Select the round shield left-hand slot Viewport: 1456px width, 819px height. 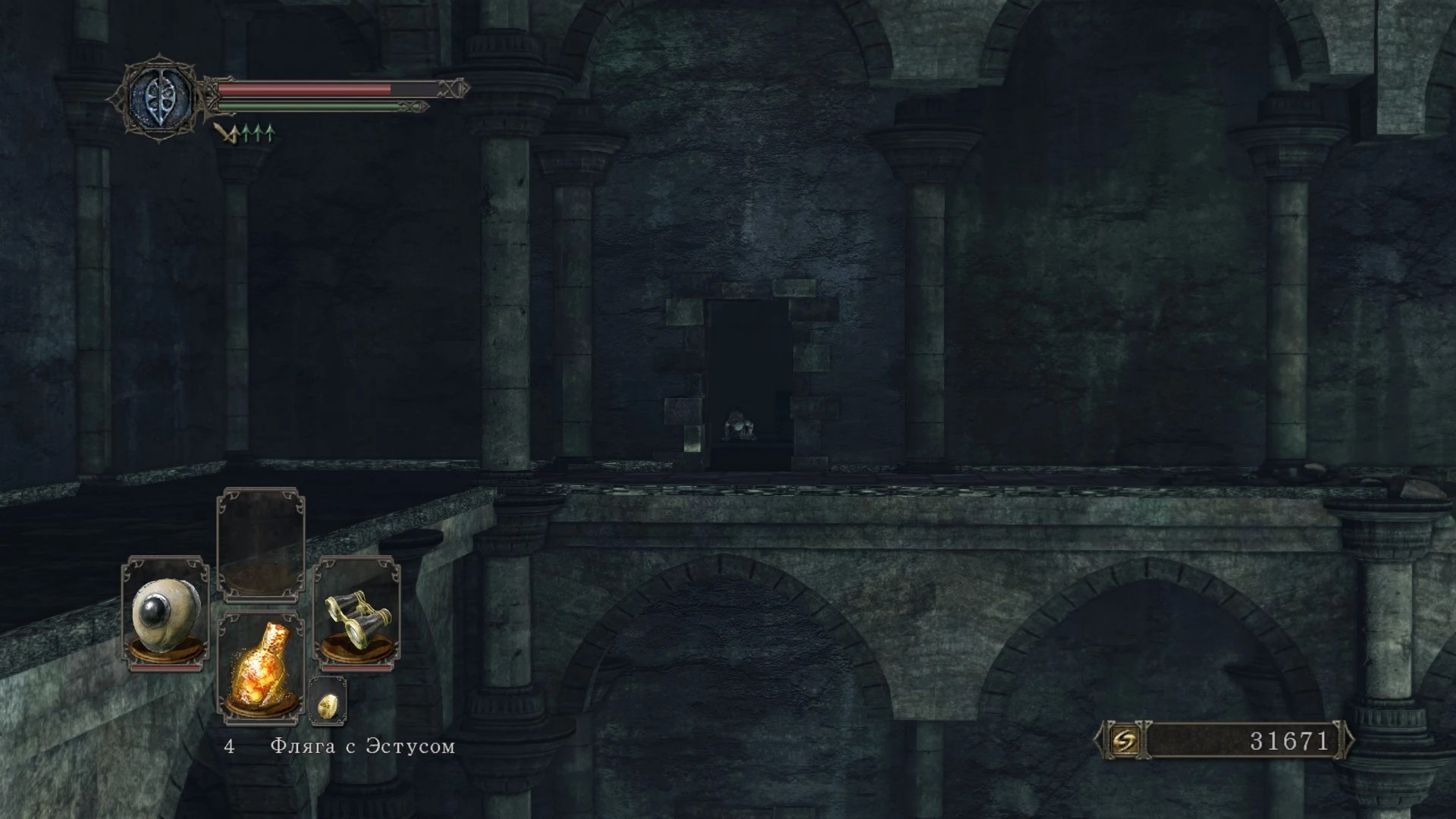[165, 614]
